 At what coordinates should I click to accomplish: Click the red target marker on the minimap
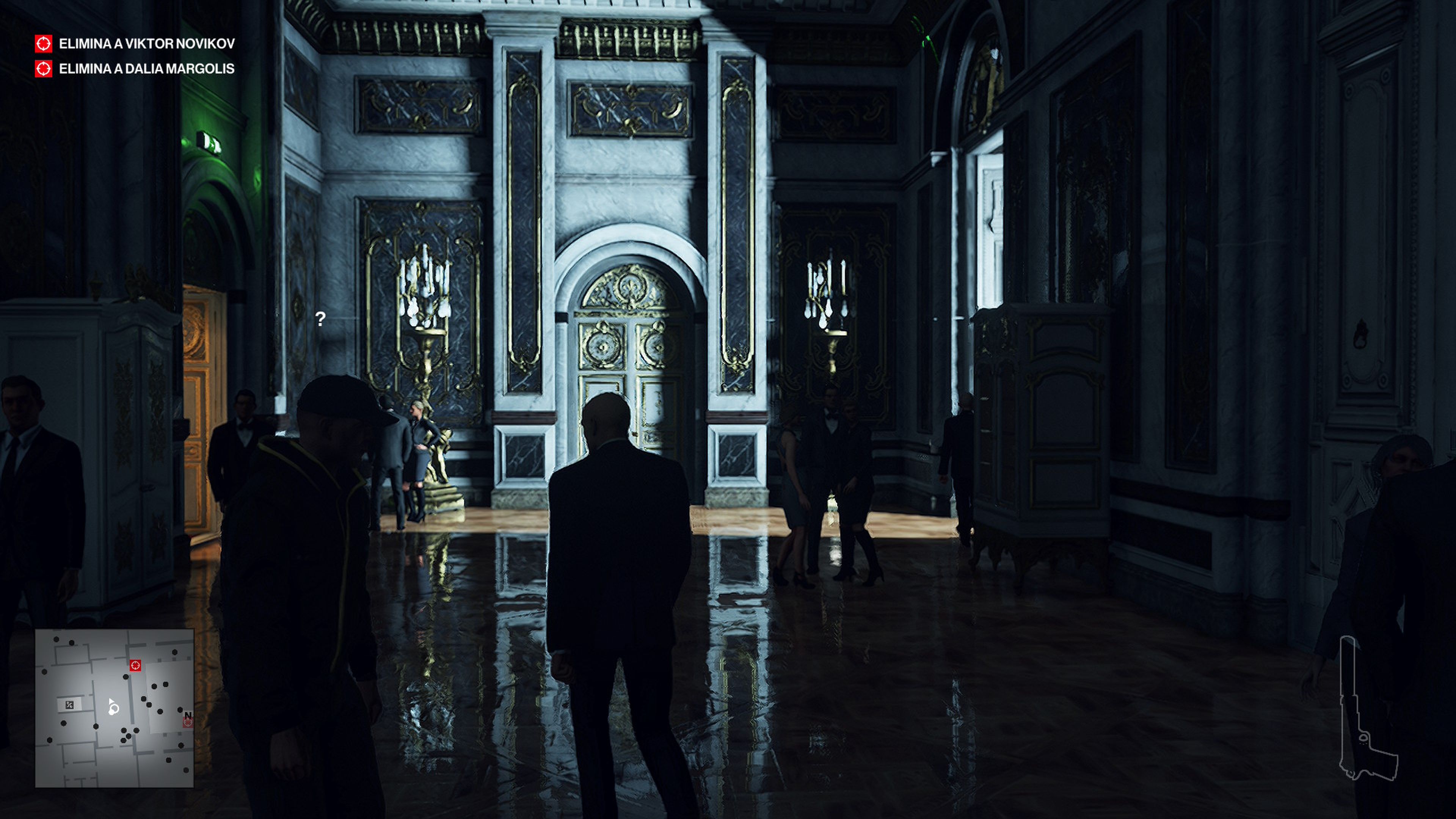[135, 667]
